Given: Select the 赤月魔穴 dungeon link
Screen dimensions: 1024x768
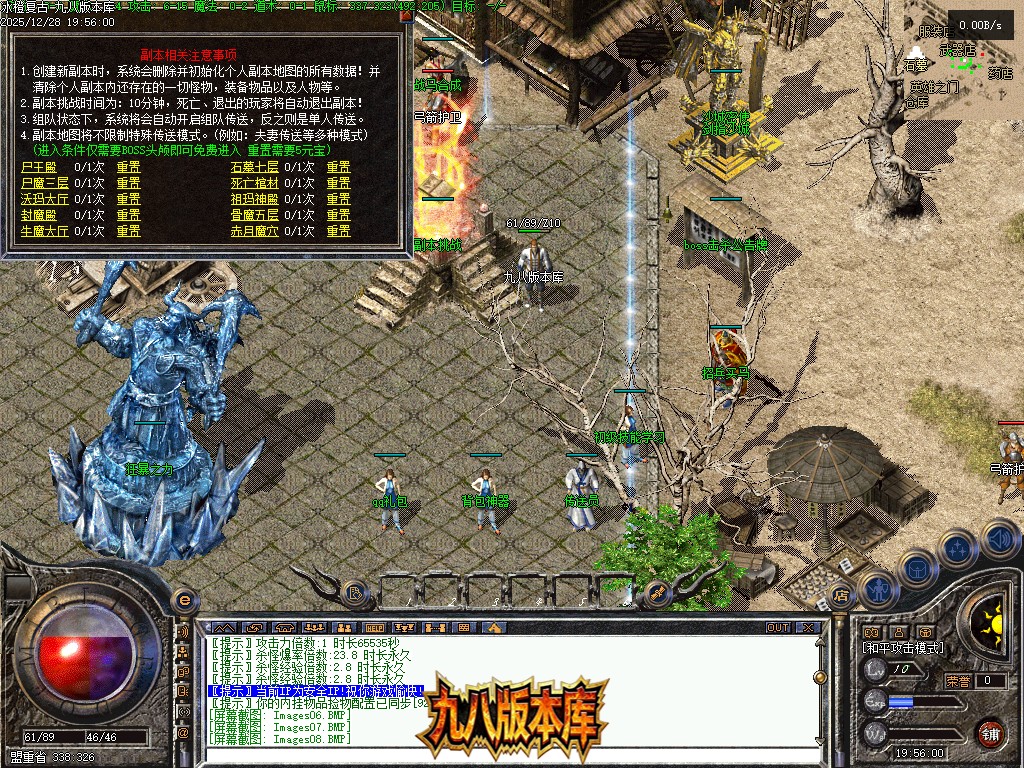Looking at the screenshot, I should click(255, 231).
